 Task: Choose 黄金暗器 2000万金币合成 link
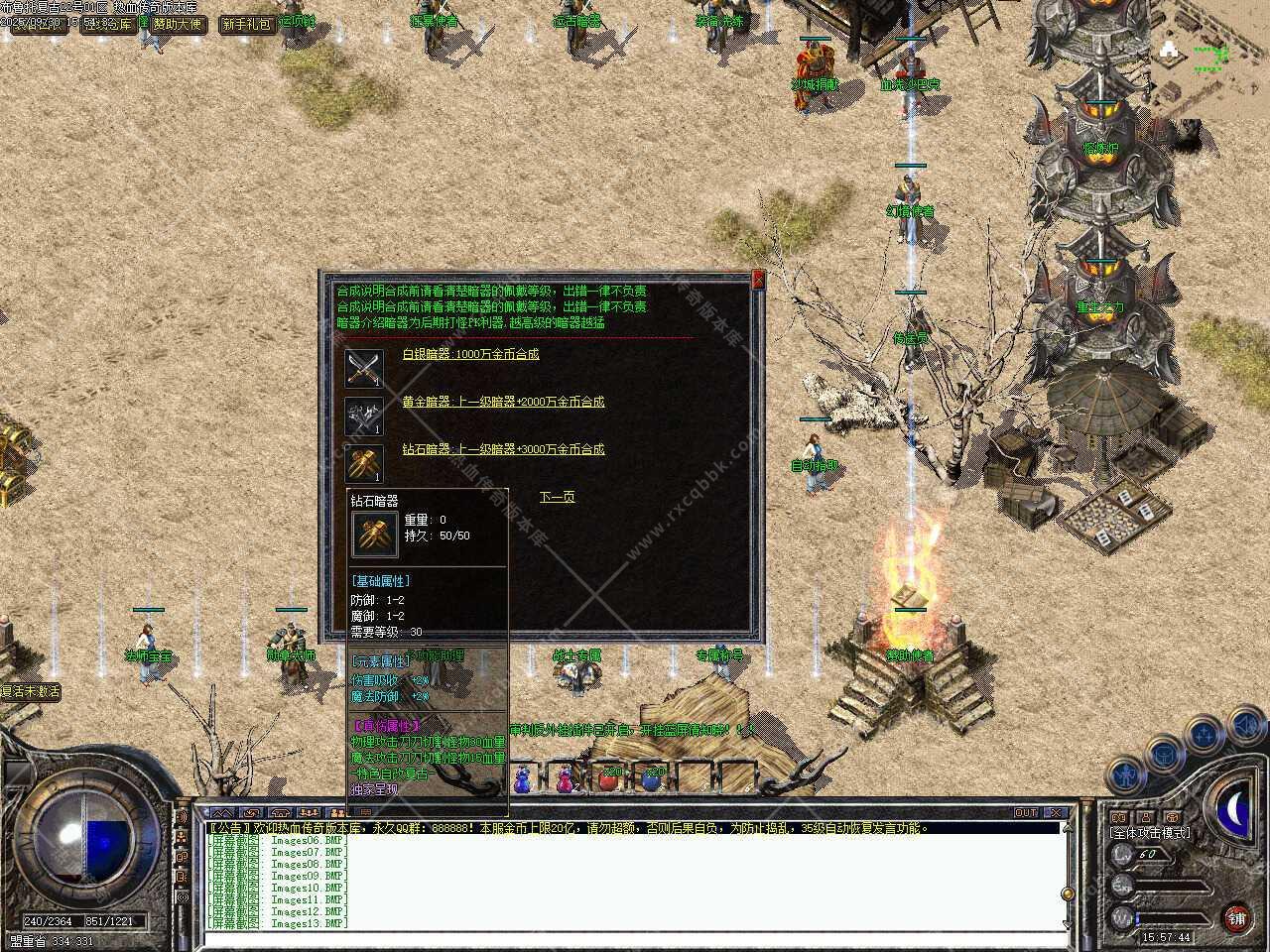coord(502,402)
